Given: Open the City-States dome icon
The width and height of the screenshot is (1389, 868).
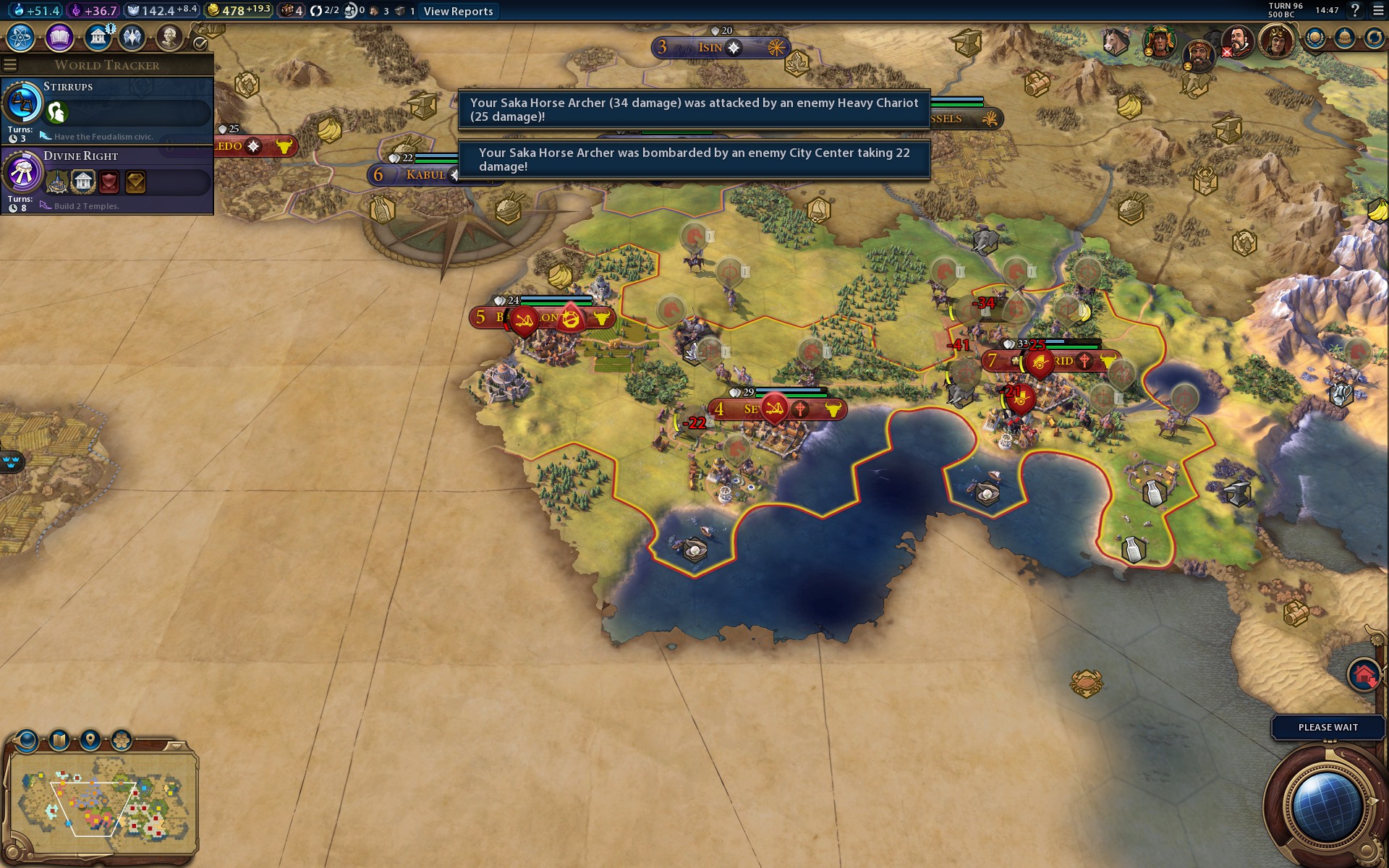Looking at the screenshot, I should [1344, 38].
